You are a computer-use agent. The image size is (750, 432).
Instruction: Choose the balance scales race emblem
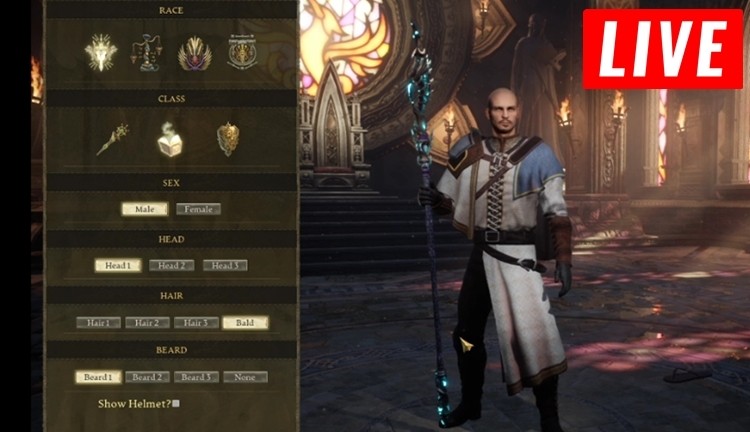click(x=146, y=53)
